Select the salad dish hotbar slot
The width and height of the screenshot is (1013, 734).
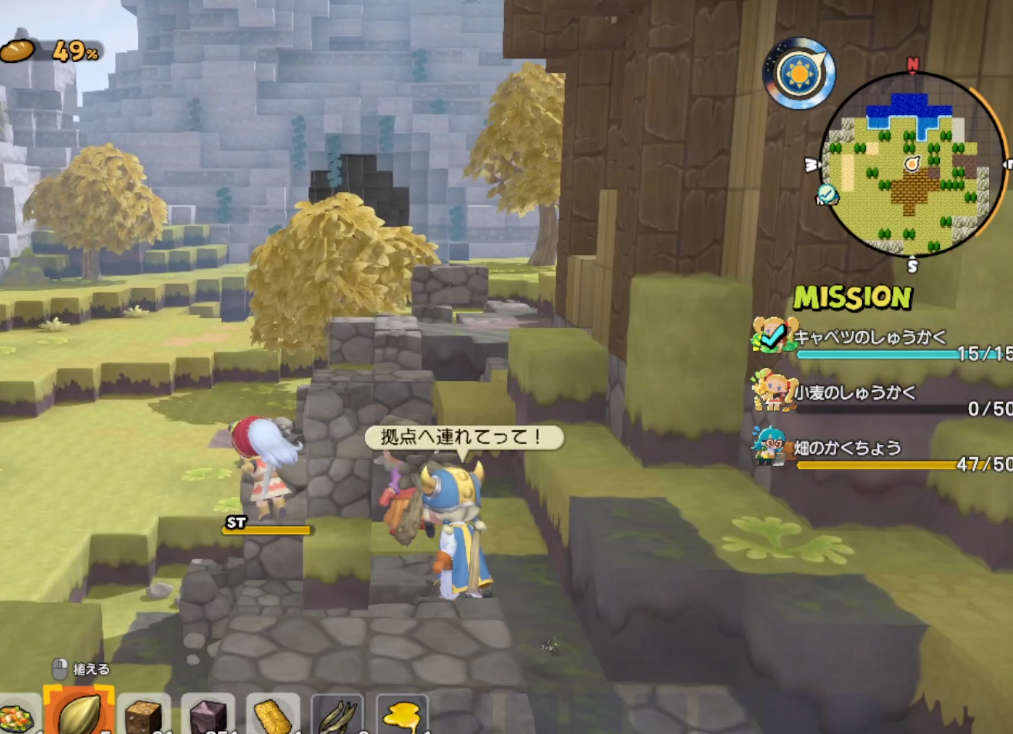(x=16, y=716)
